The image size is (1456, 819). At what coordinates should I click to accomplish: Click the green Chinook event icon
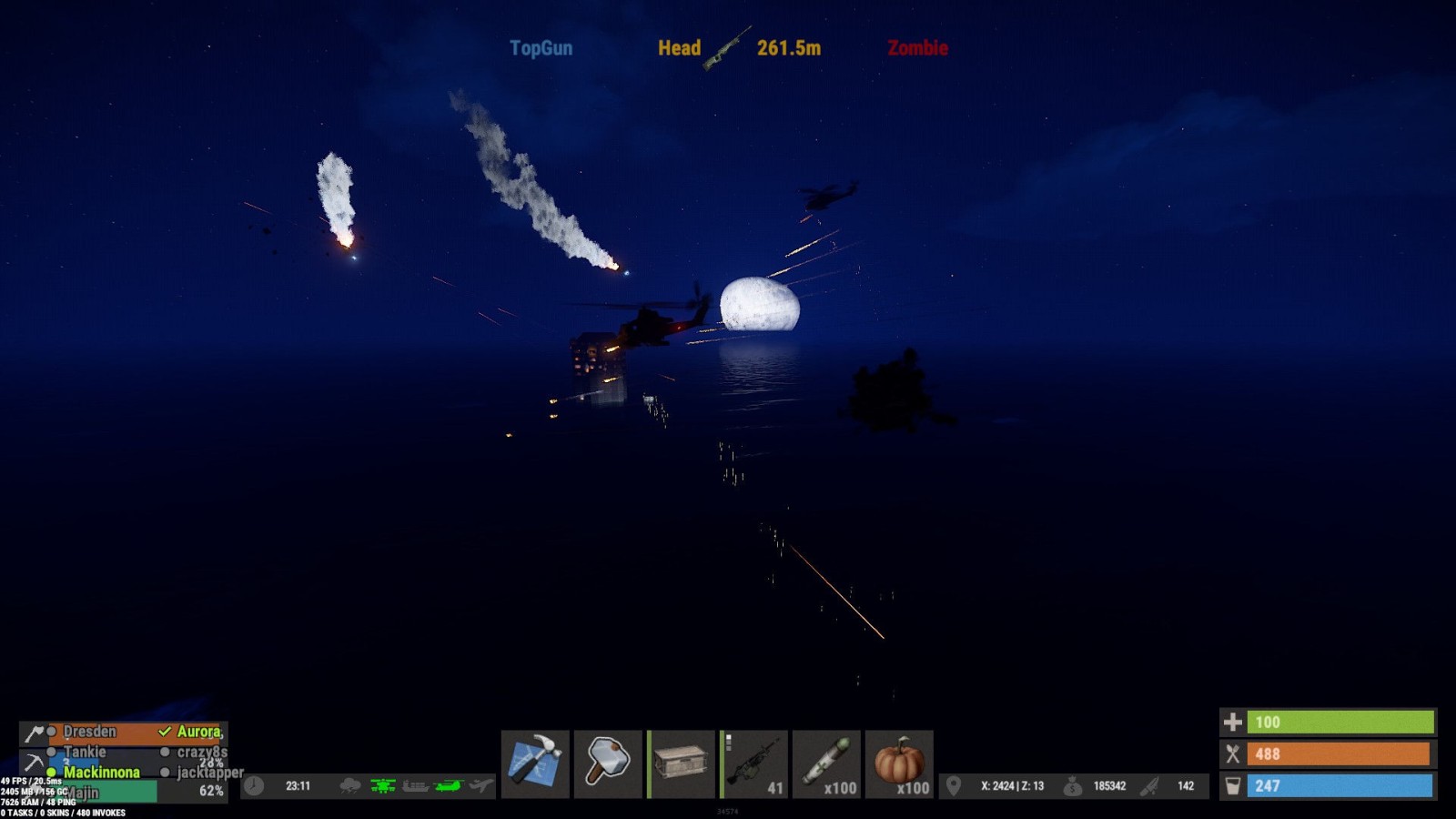pyautogui.click(x=449, y=785)
